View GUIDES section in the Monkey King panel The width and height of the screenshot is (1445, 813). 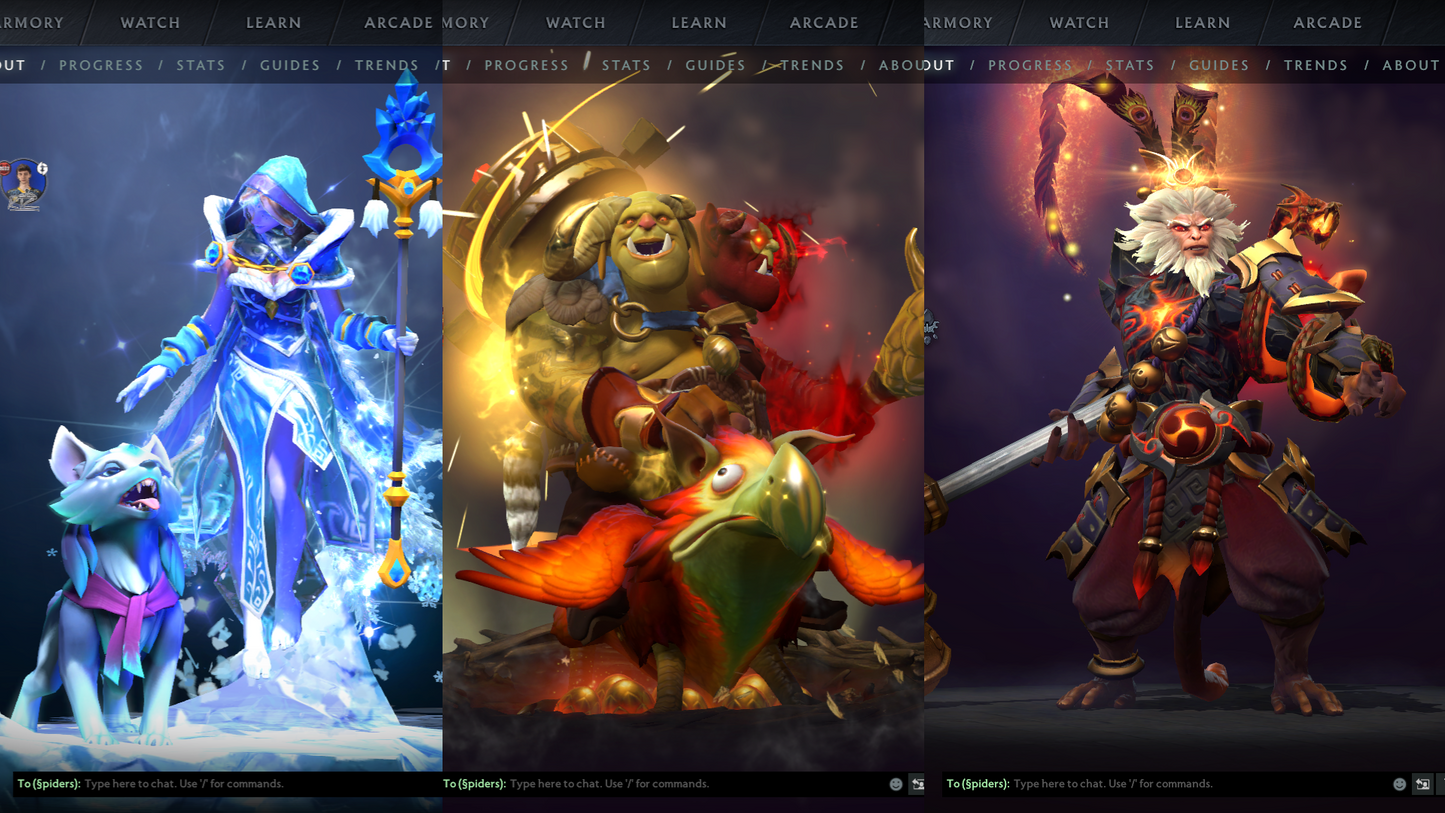coord(1219,65)
